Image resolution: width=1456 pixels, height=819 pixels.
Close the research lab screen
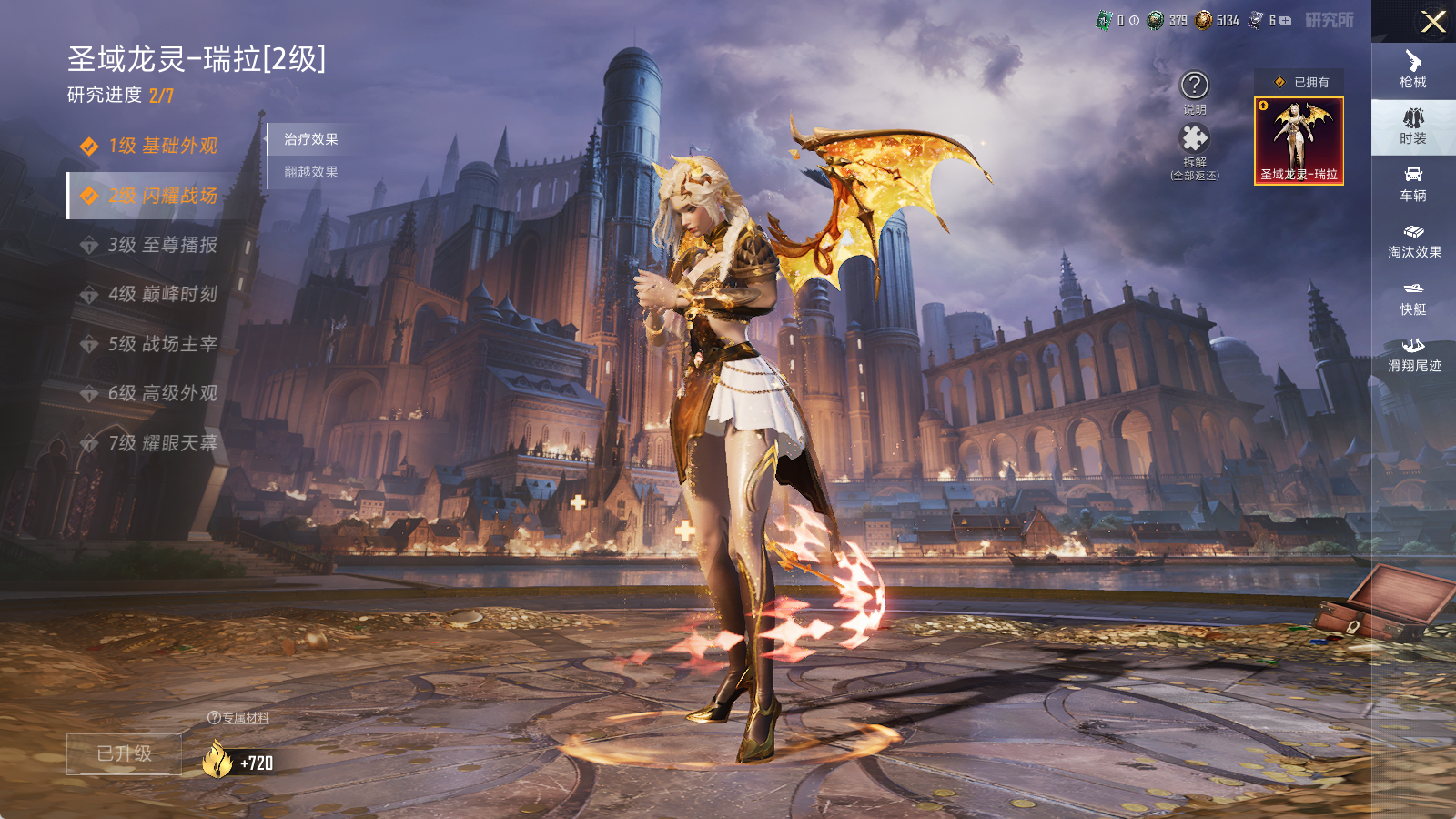(1433, 22)
